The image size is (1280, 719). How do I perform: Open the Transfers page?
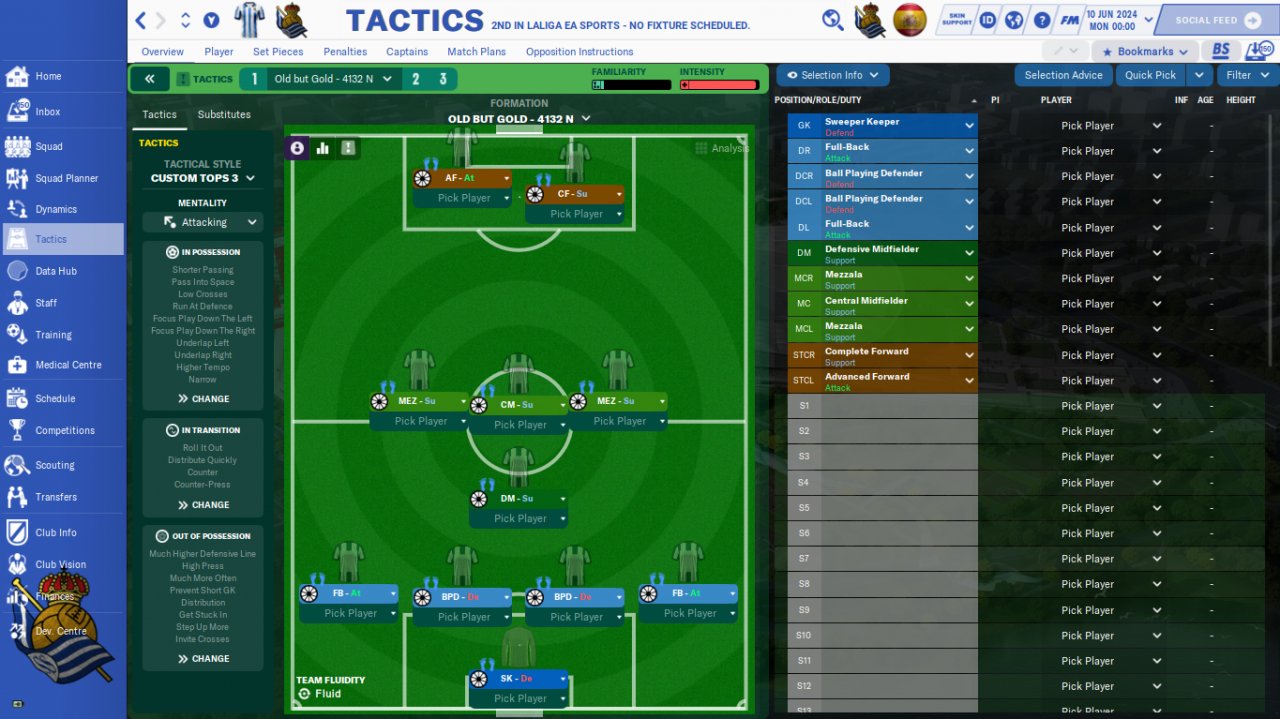tap(56, 497)
